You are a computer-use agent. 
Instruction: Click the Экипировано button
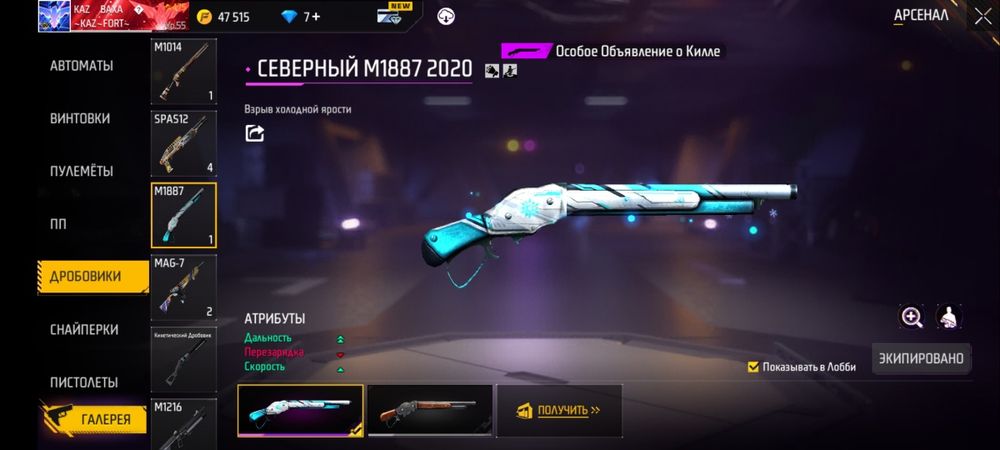921,358
